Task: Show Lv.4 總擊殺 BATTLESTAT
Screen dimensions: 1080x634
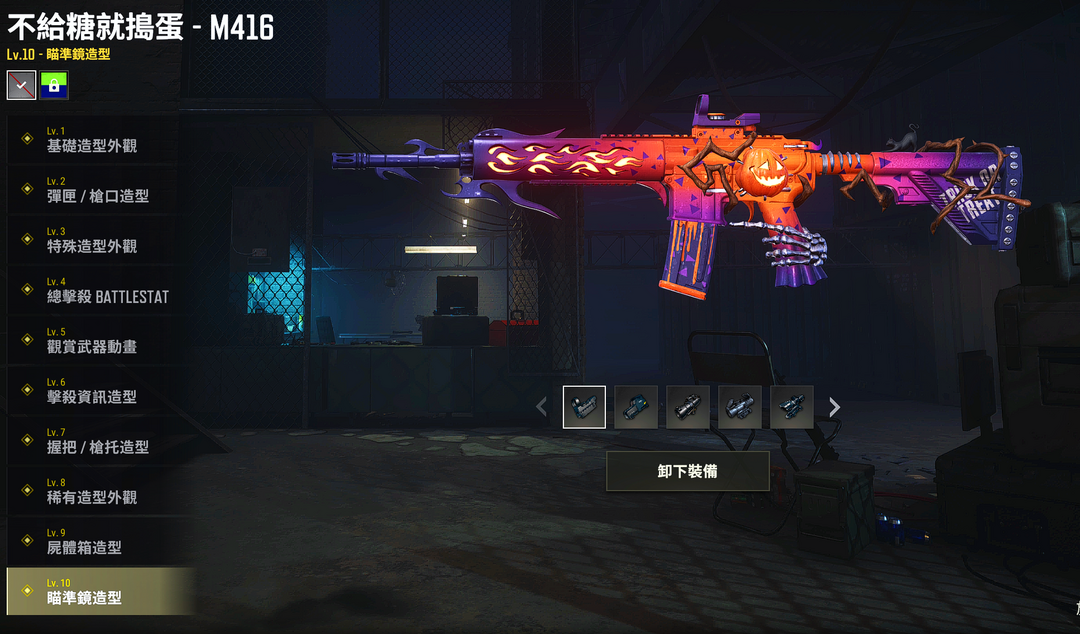Action: 107,291
